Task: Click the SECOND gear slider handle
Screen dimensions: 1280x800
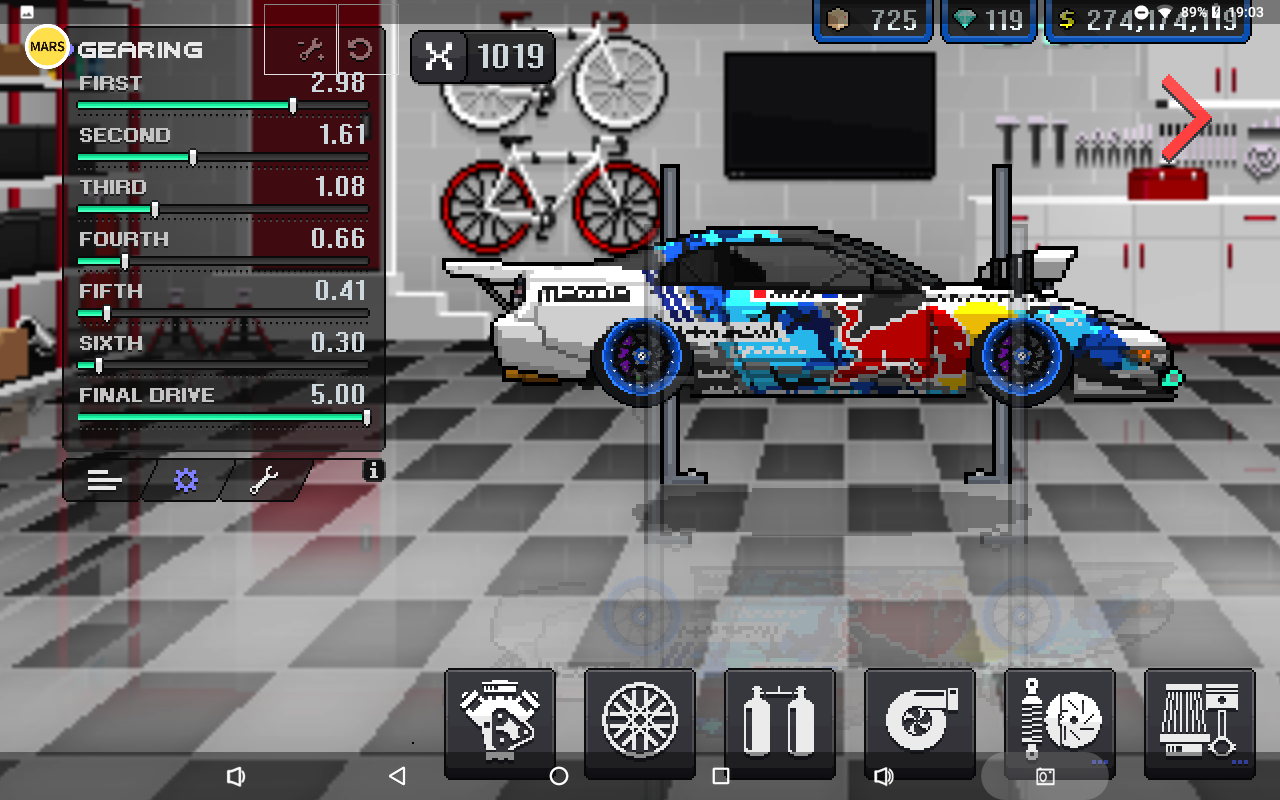Action: [193, 157]
